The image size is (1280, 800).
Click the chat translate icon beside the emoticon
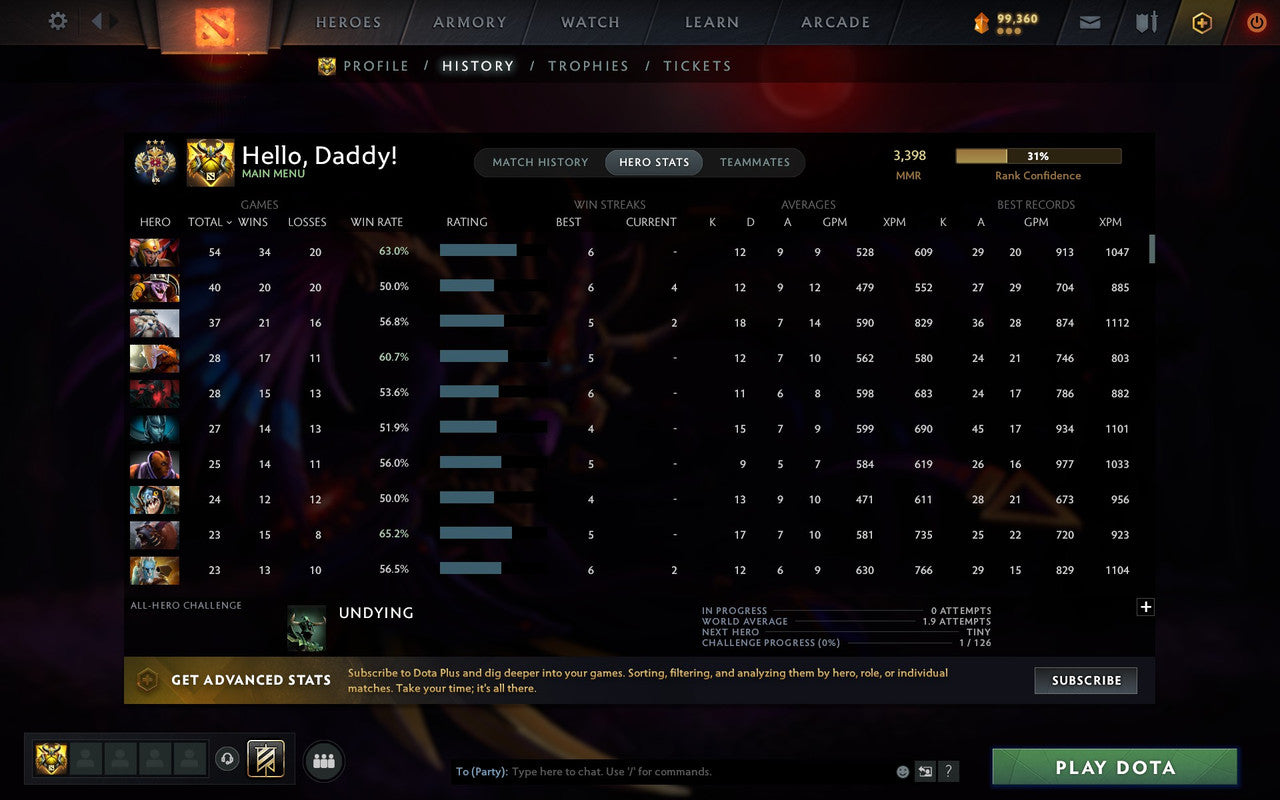(x=925, y=771)
